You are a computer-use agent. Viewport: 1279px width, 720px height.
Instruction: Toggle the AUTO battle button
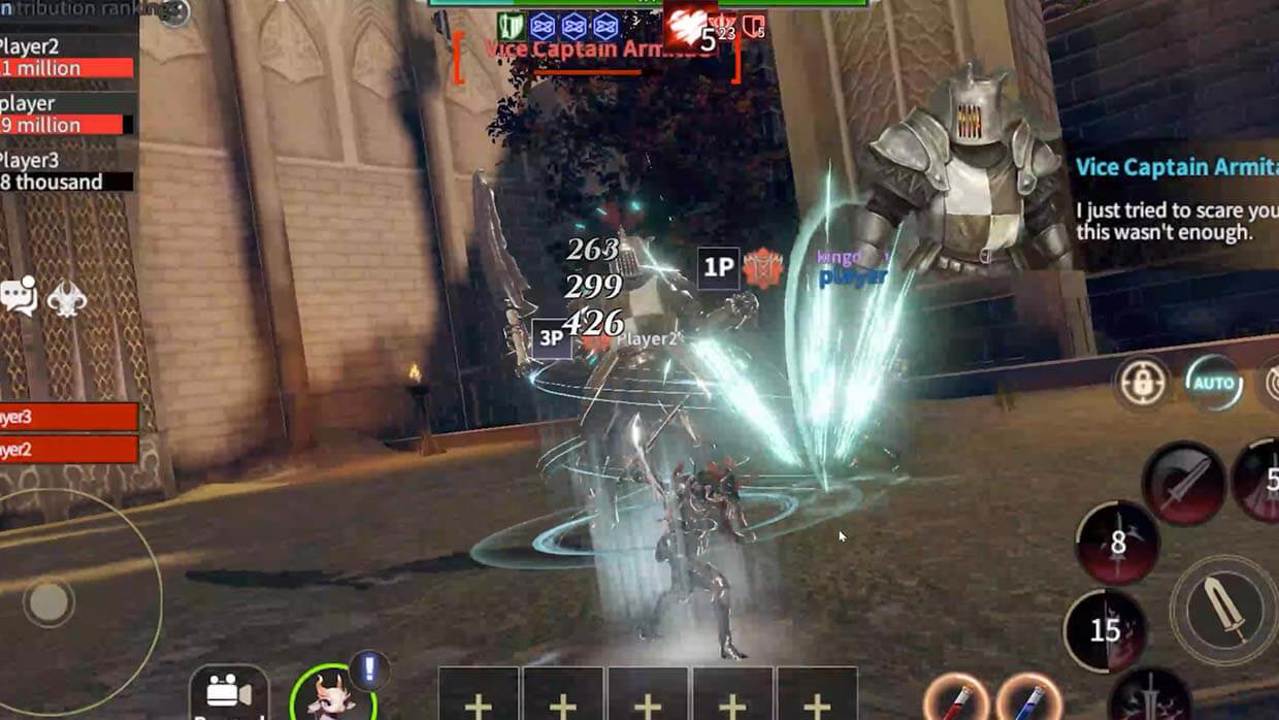(1213, 383)
